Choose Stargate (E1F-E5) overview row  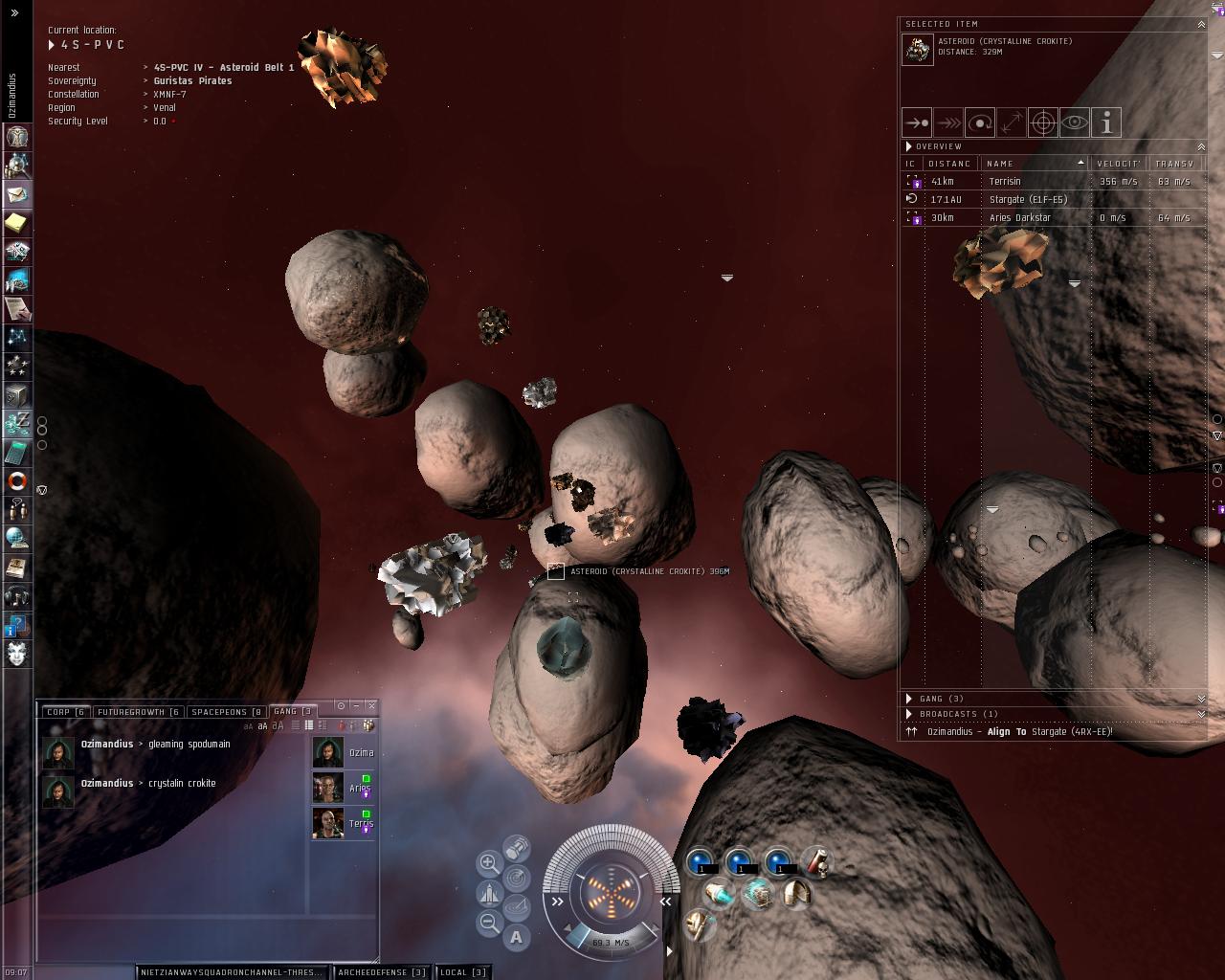[x=1028, y=199]
